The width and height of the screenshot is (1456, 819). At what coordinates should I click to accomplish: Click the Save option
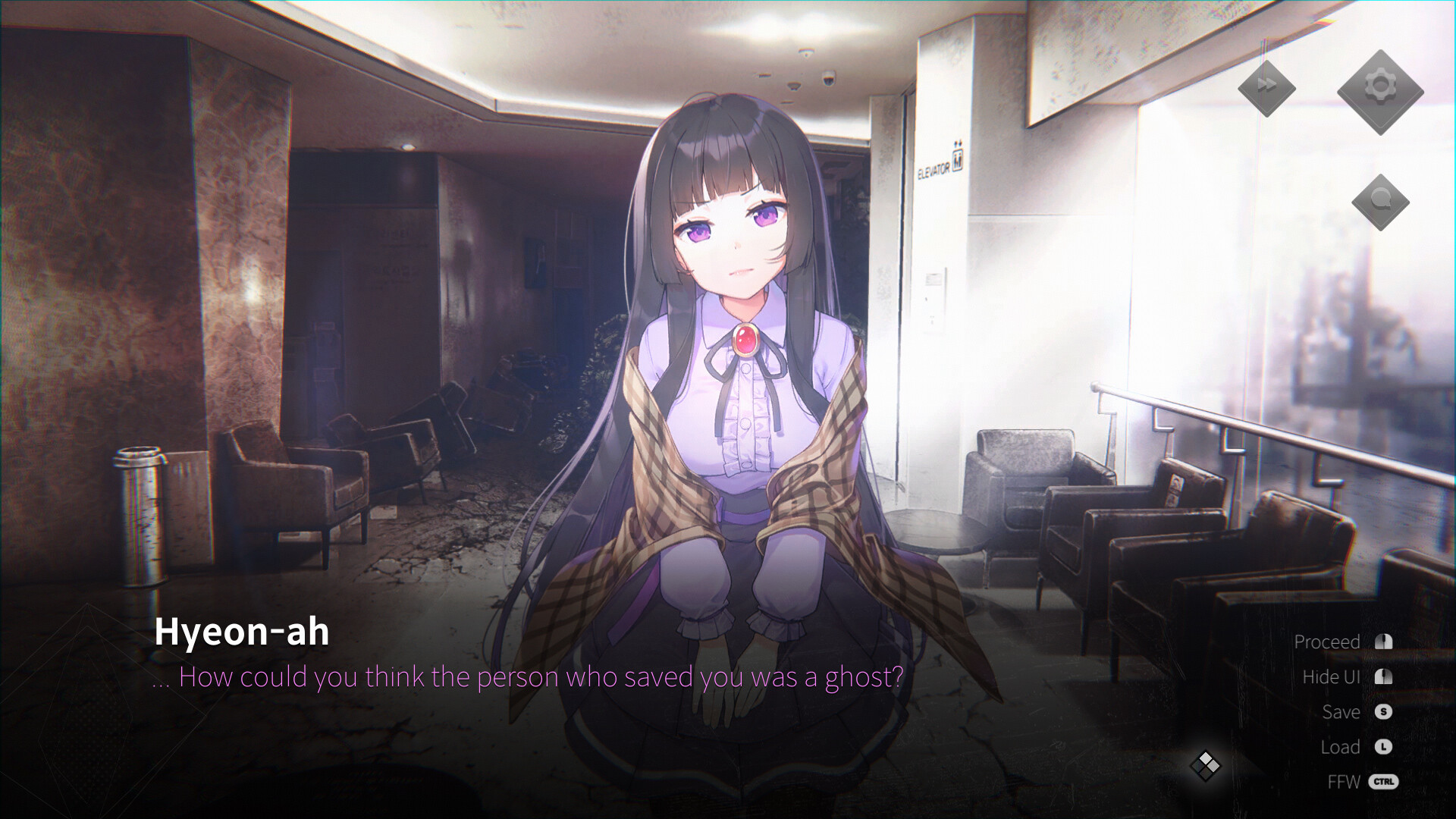(1341, 712)
